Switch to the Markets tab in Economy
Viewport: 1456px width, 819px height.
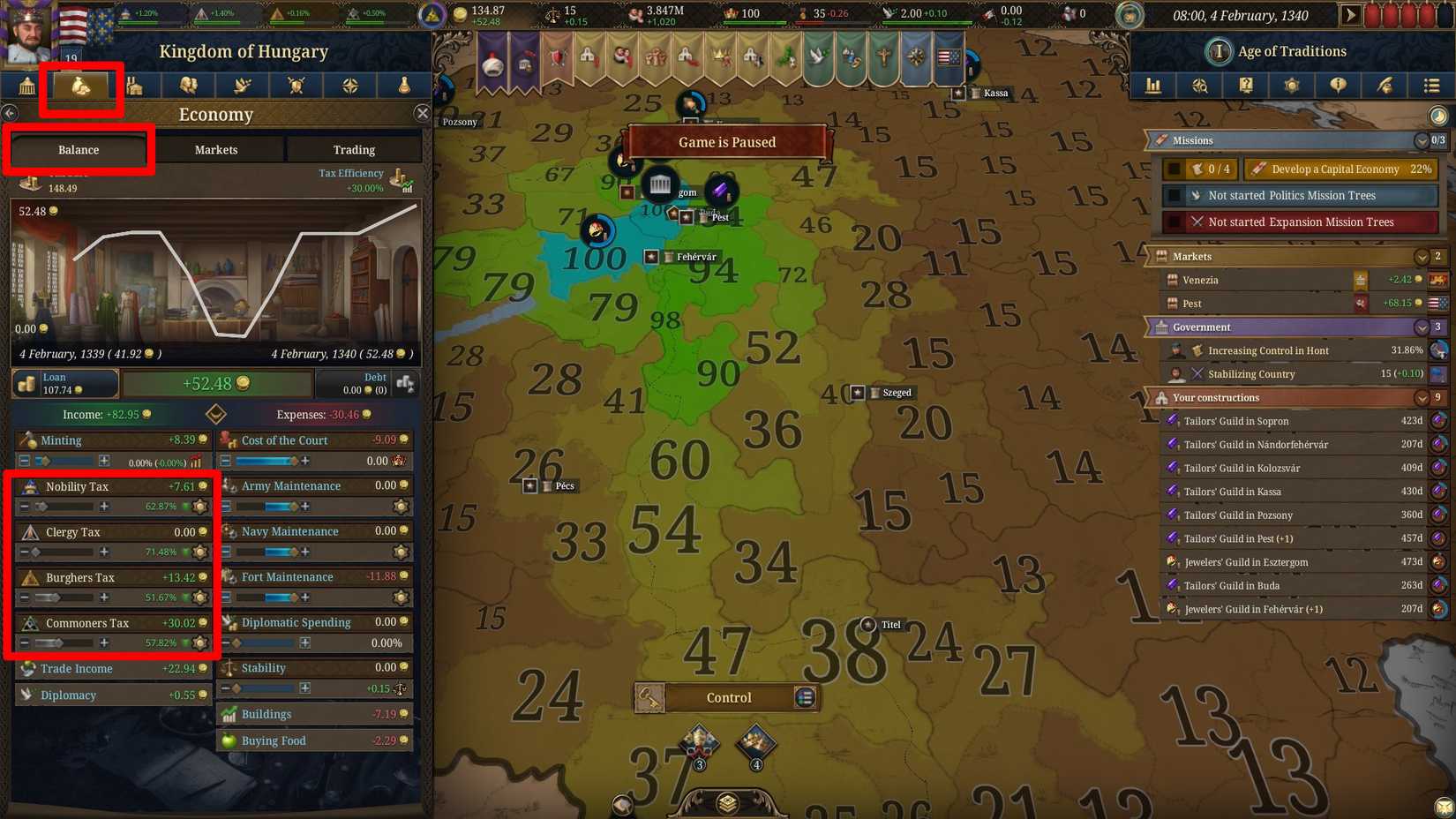(215, 149)
